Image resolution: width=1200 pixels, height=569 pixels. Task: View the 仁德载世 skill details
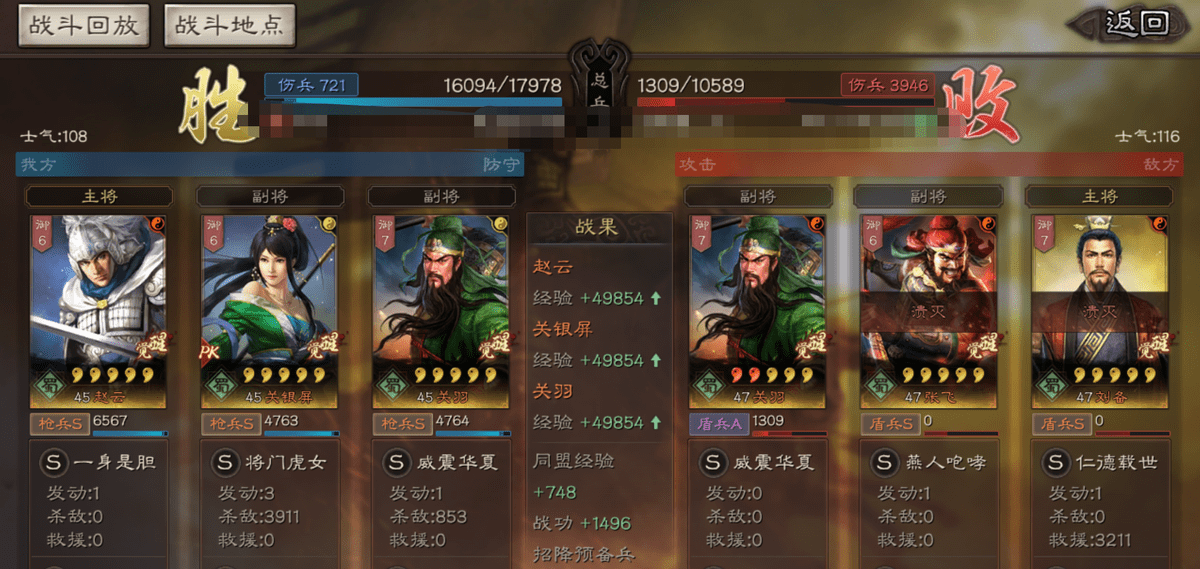pyautogui.click(x=1100, y=463)
